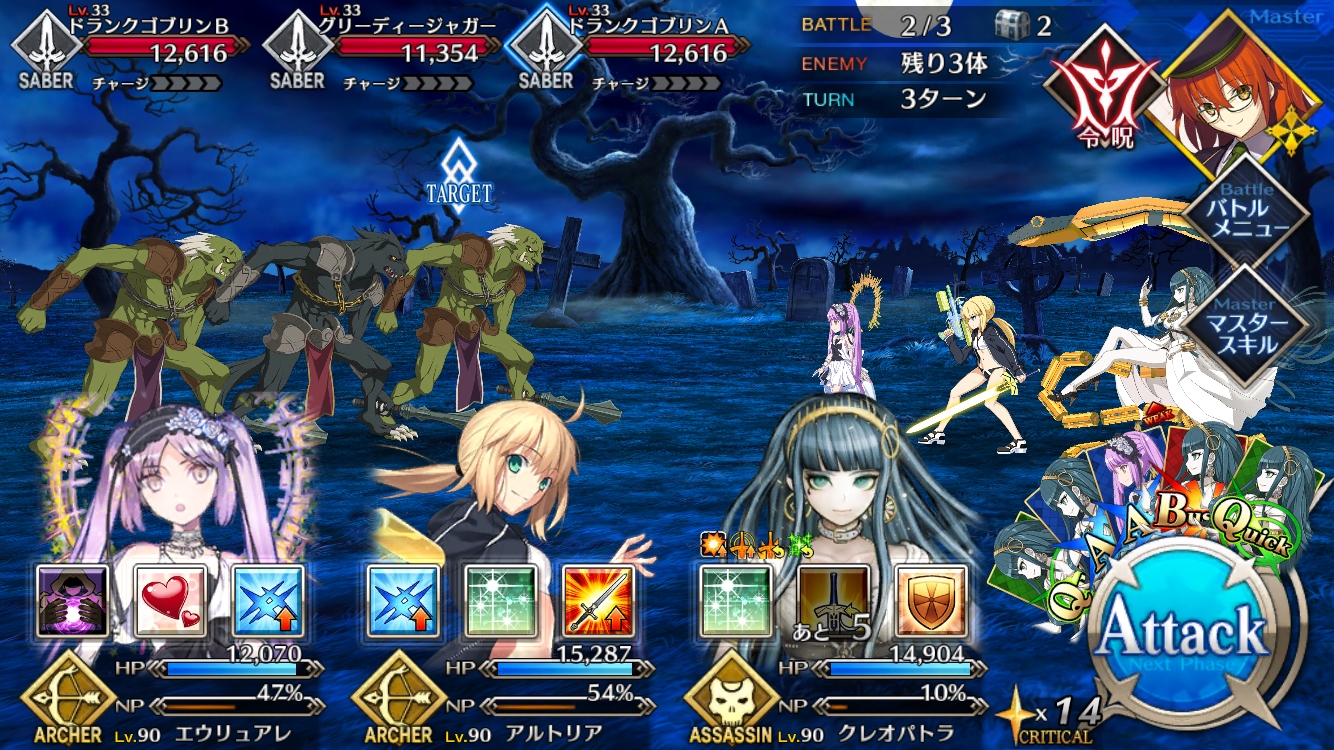
Task: Open the Battle Menu (バトルメニュー)
Action: click(1246, 209)
